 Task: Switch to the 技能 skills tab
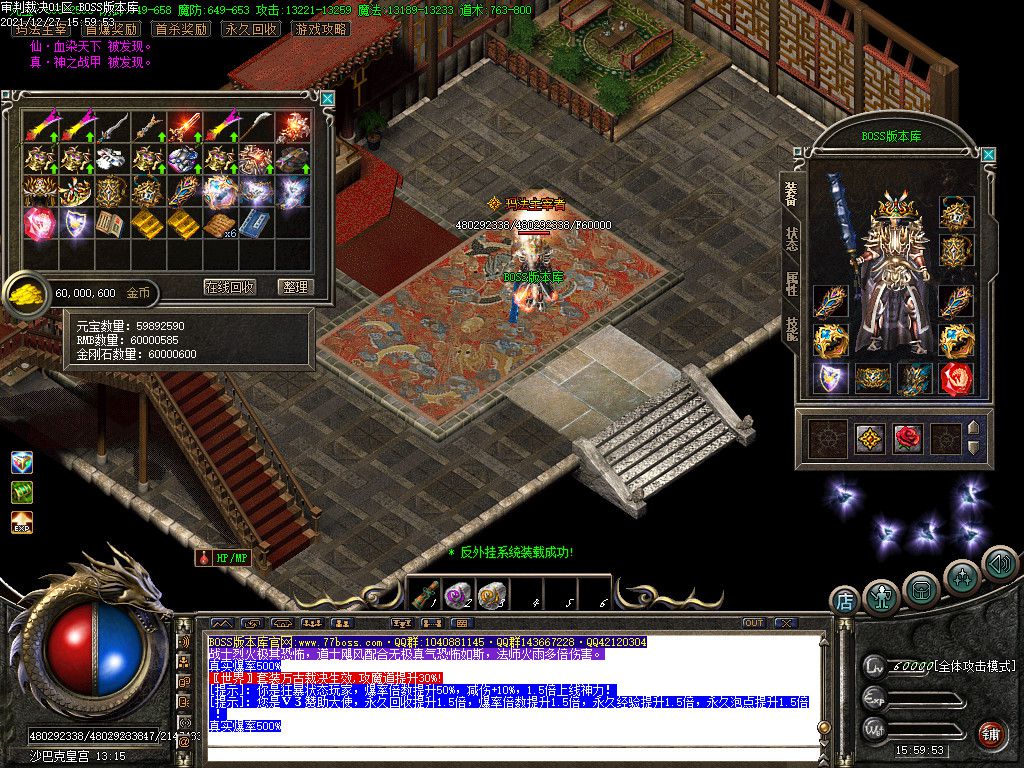791,330
